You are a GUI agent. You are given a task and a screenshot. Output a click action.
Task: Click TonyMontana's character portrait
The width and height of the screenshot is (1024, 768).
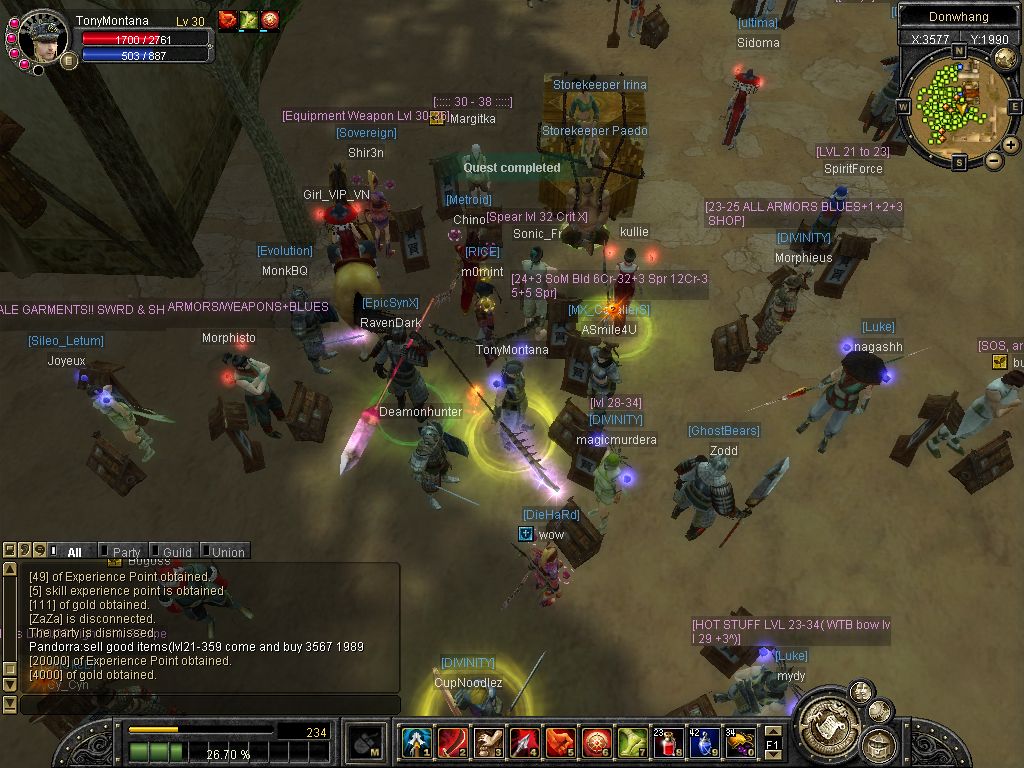click(x=42, y=37)
